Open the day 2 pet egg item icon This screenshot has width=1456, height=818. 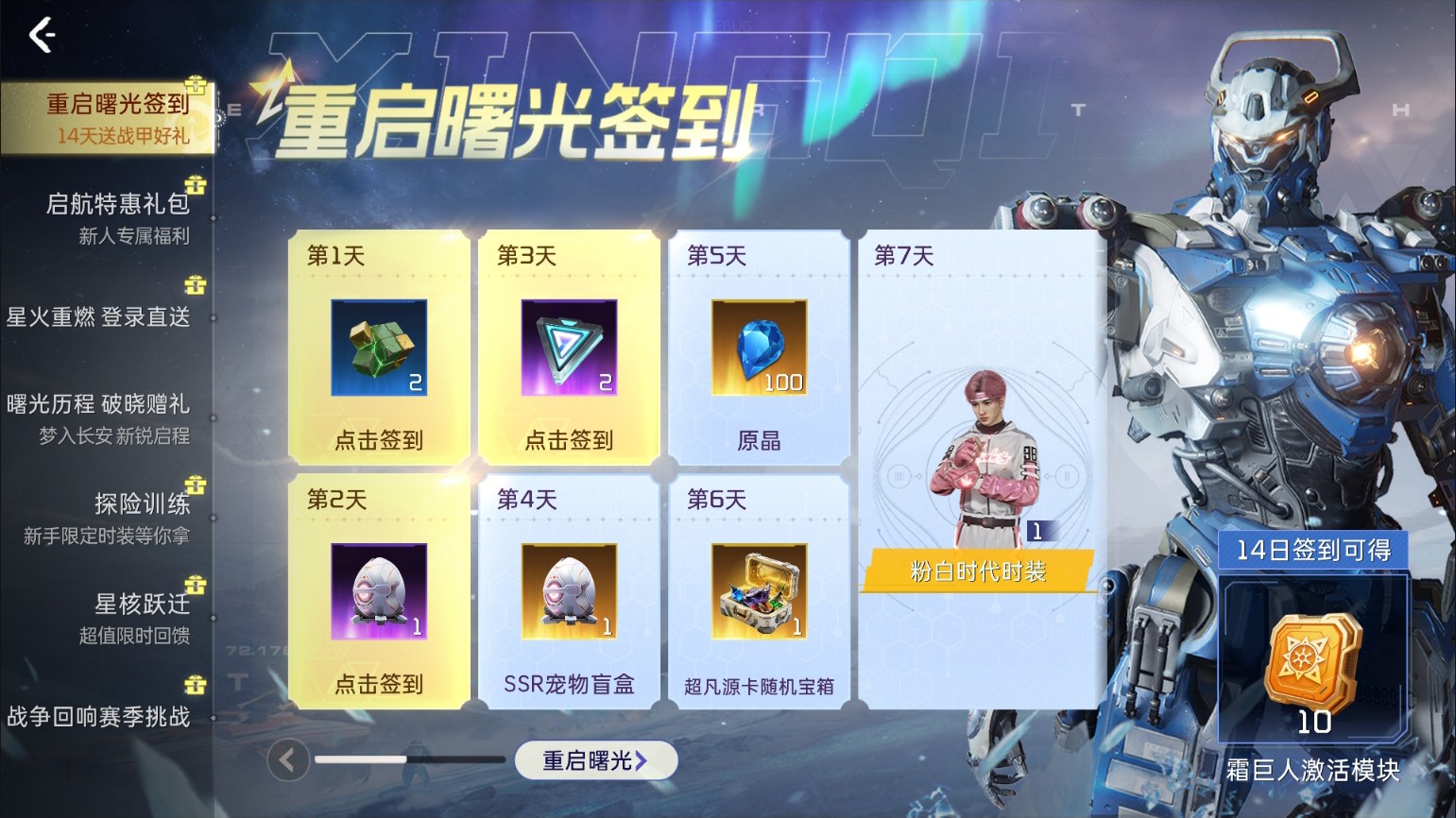(377, 592)
